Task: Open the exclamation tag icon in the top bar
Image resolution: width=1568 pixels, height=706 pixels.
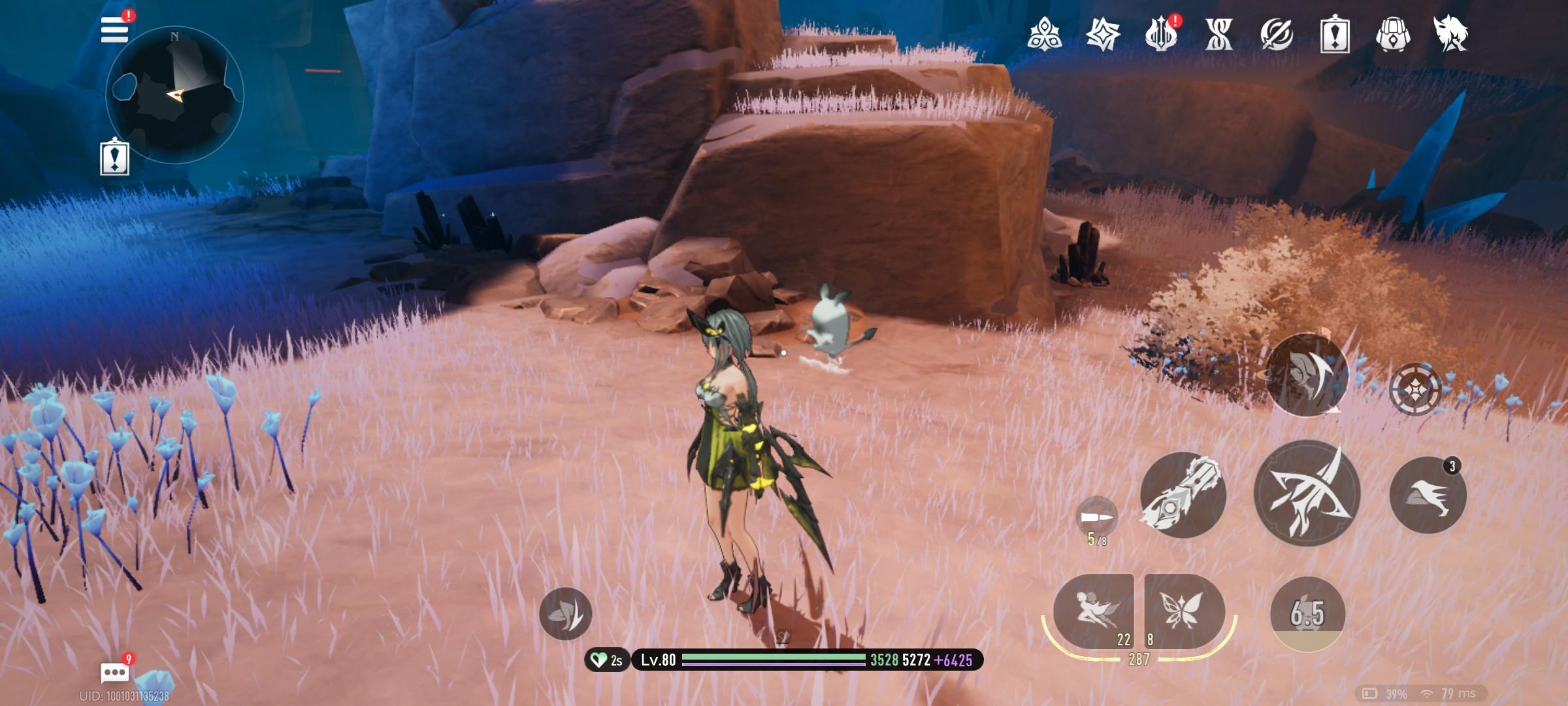Action: point(1334,34)
